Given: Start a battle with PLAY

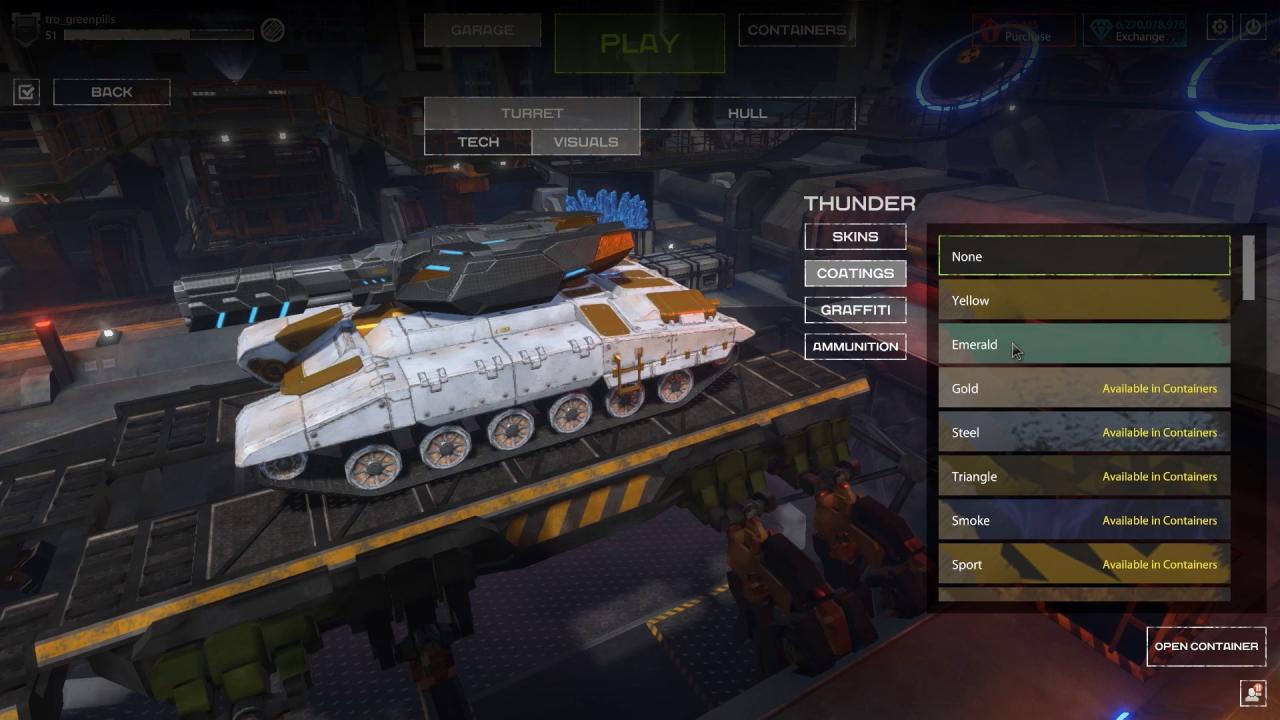Looking at the screenshot, I should tap(640, 43).
